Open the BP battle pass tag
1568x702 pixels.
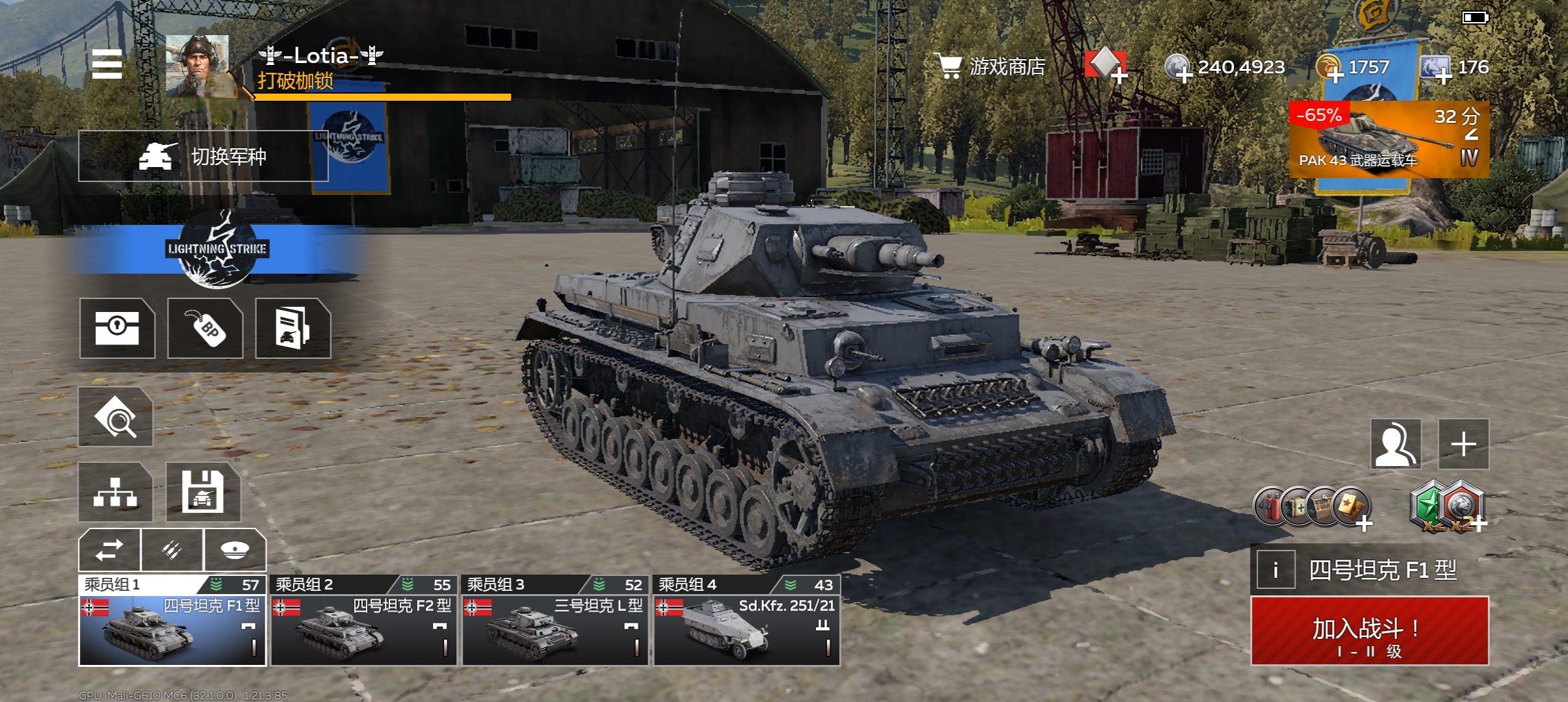[x=205, y=328]
